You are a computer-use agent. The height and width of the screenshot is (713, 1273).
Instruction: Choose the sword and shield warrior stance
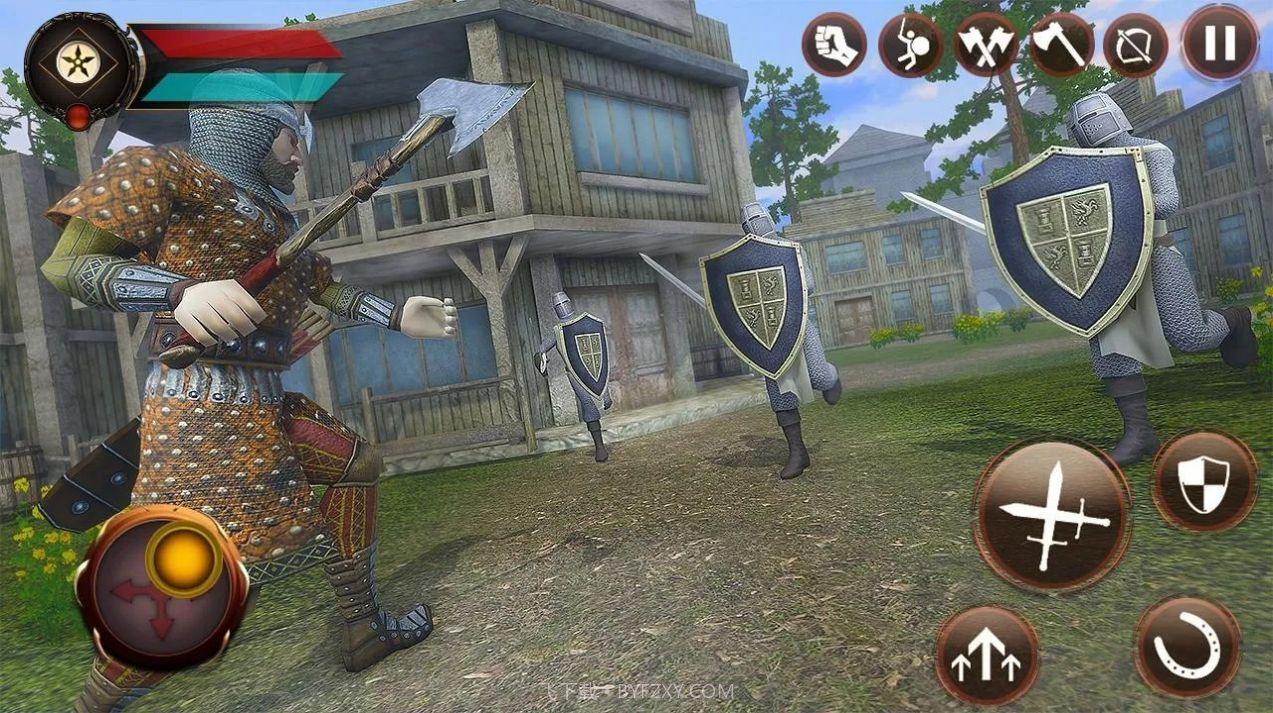(x=910, y=45)
